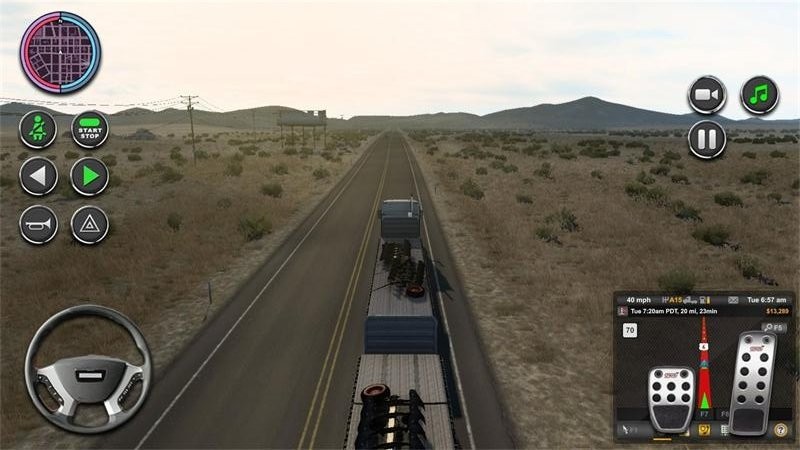
Task: Toggle the green seatbelt button
Action: pyautogui.click(x=38, y=129)
